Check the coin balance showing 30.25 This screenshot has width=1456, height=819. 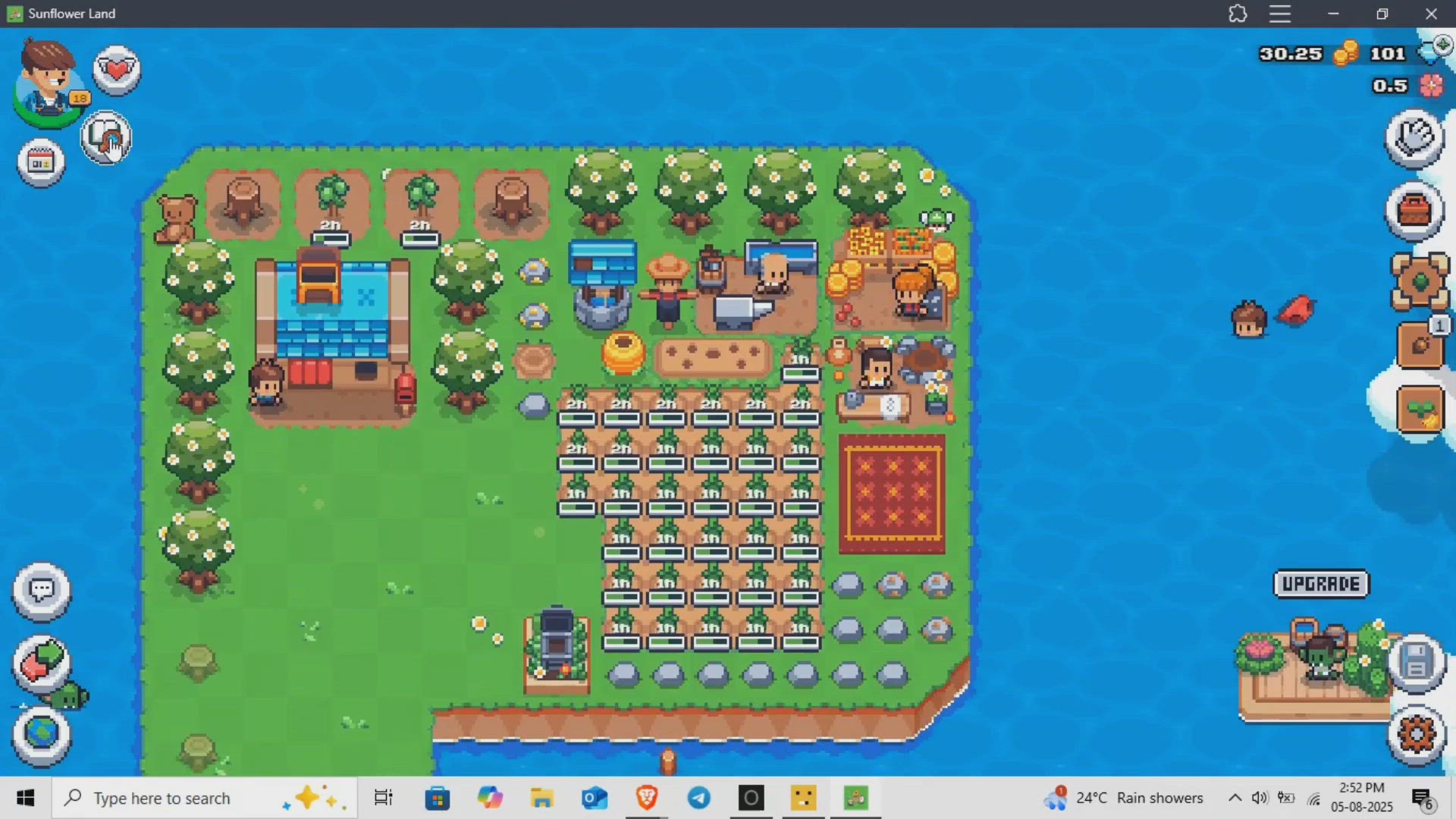(x=1291, y=54)
